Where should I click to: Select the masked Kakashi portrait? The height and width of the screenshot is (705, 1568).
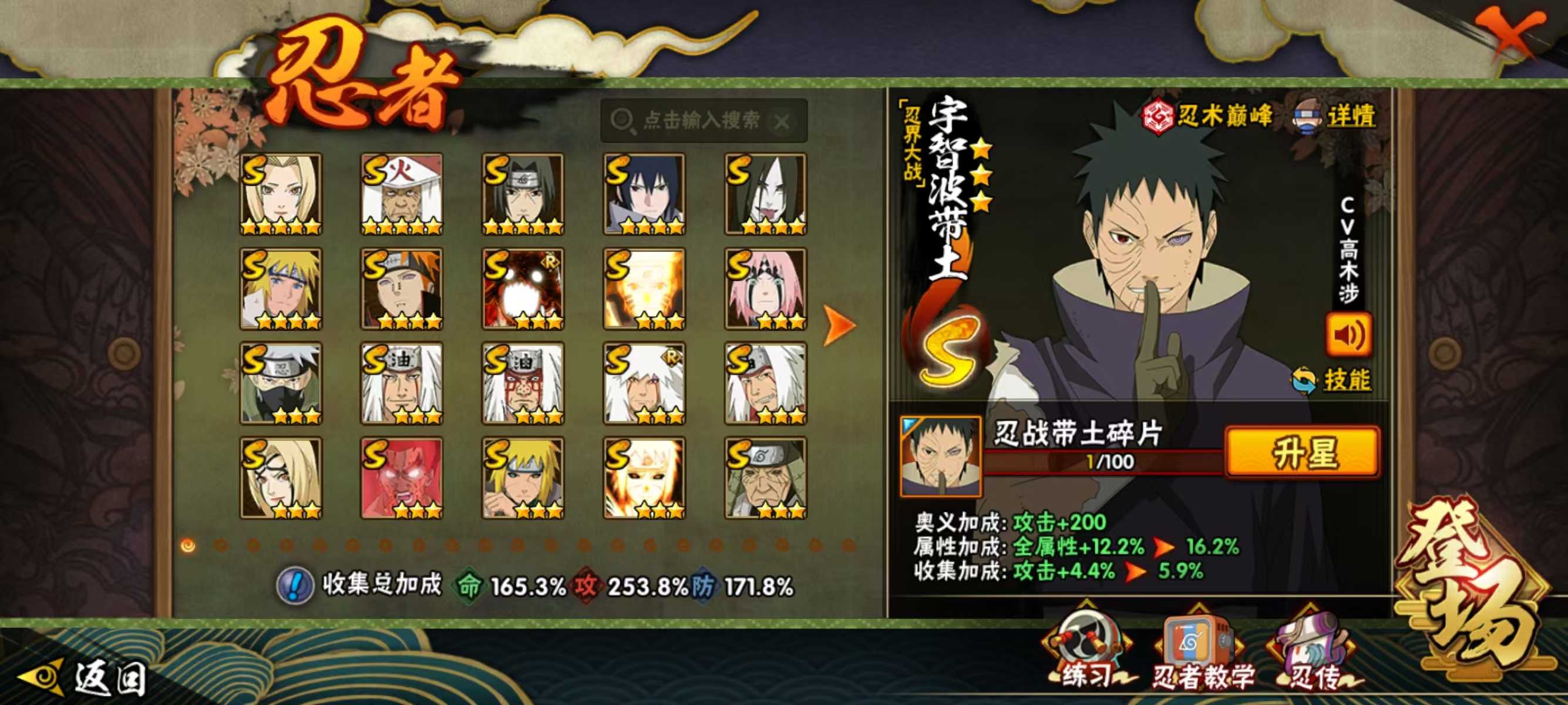tap(281, 383)
